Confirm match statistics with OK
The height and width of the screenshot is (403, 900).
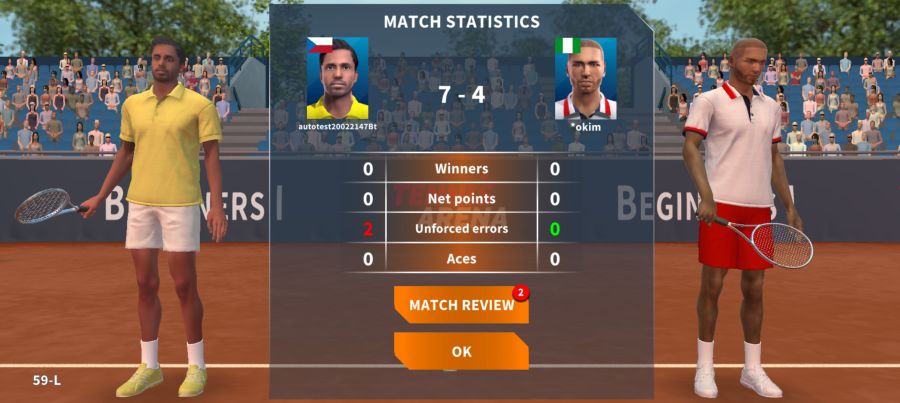coord(461,352)
